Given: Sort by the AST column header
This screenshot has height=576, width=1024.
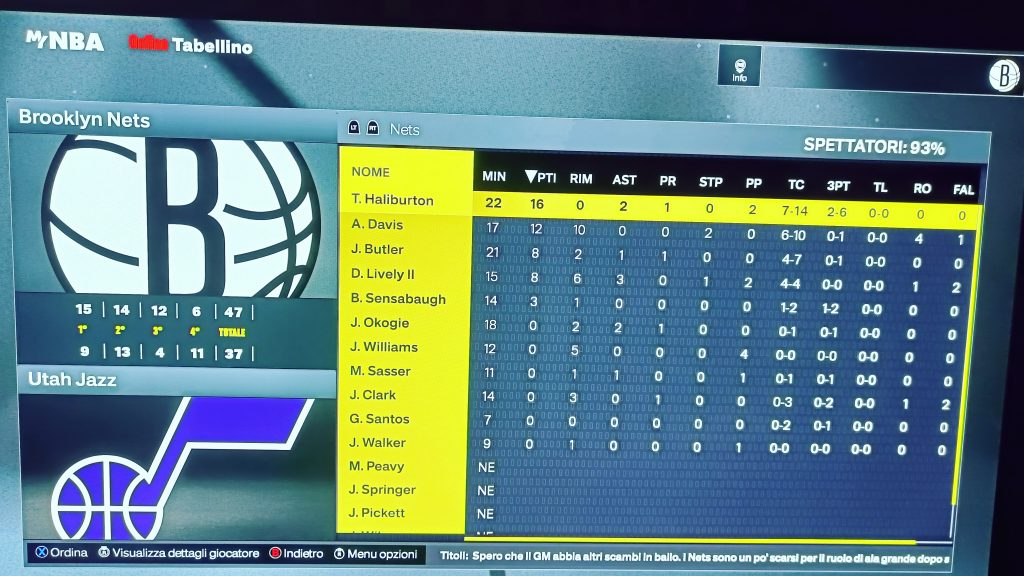Looking at the screenshot, I should 624,180.
